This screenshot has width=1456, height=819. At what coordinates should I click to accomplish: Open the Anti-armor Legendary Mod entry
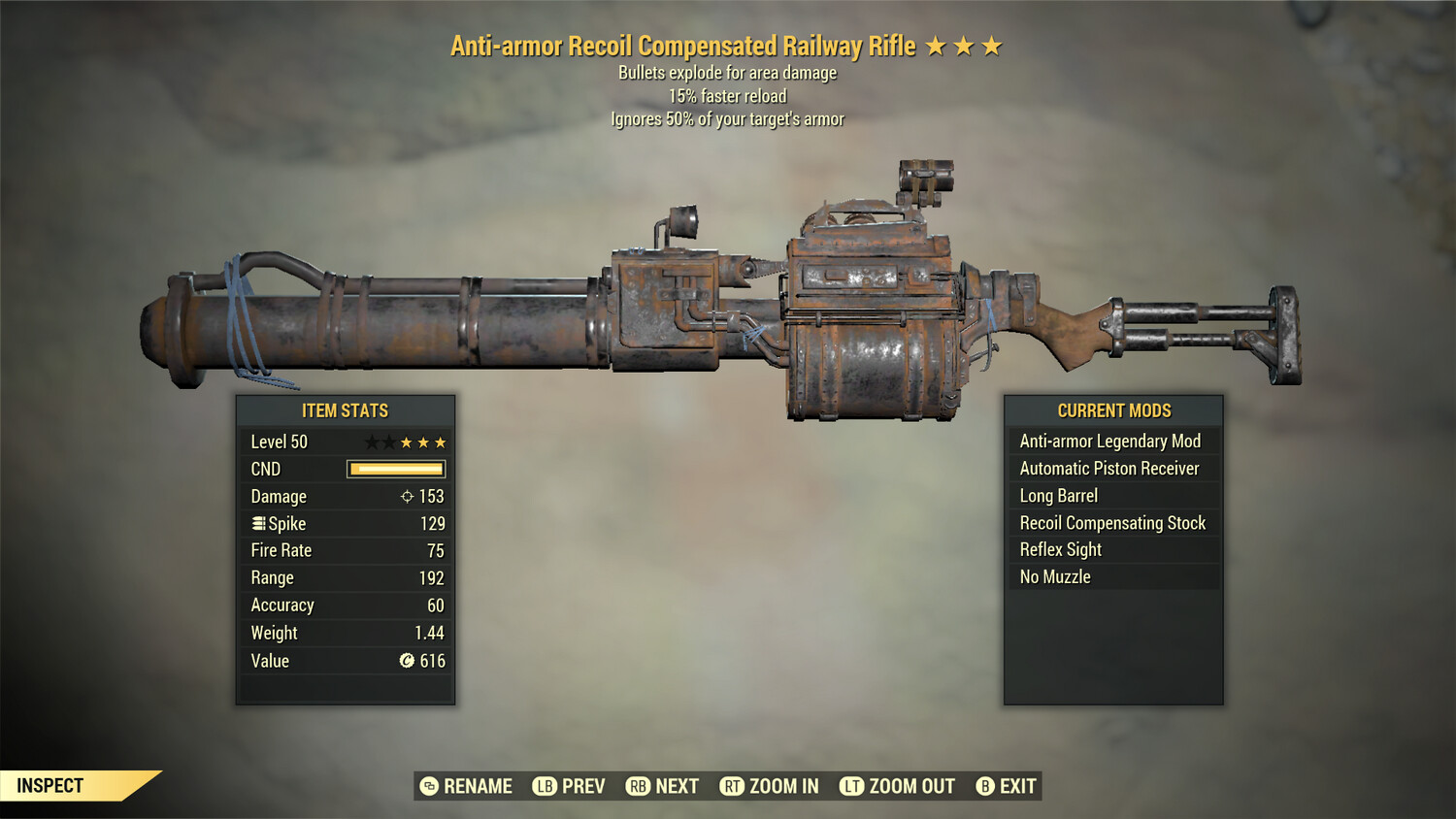[1109, 441]
